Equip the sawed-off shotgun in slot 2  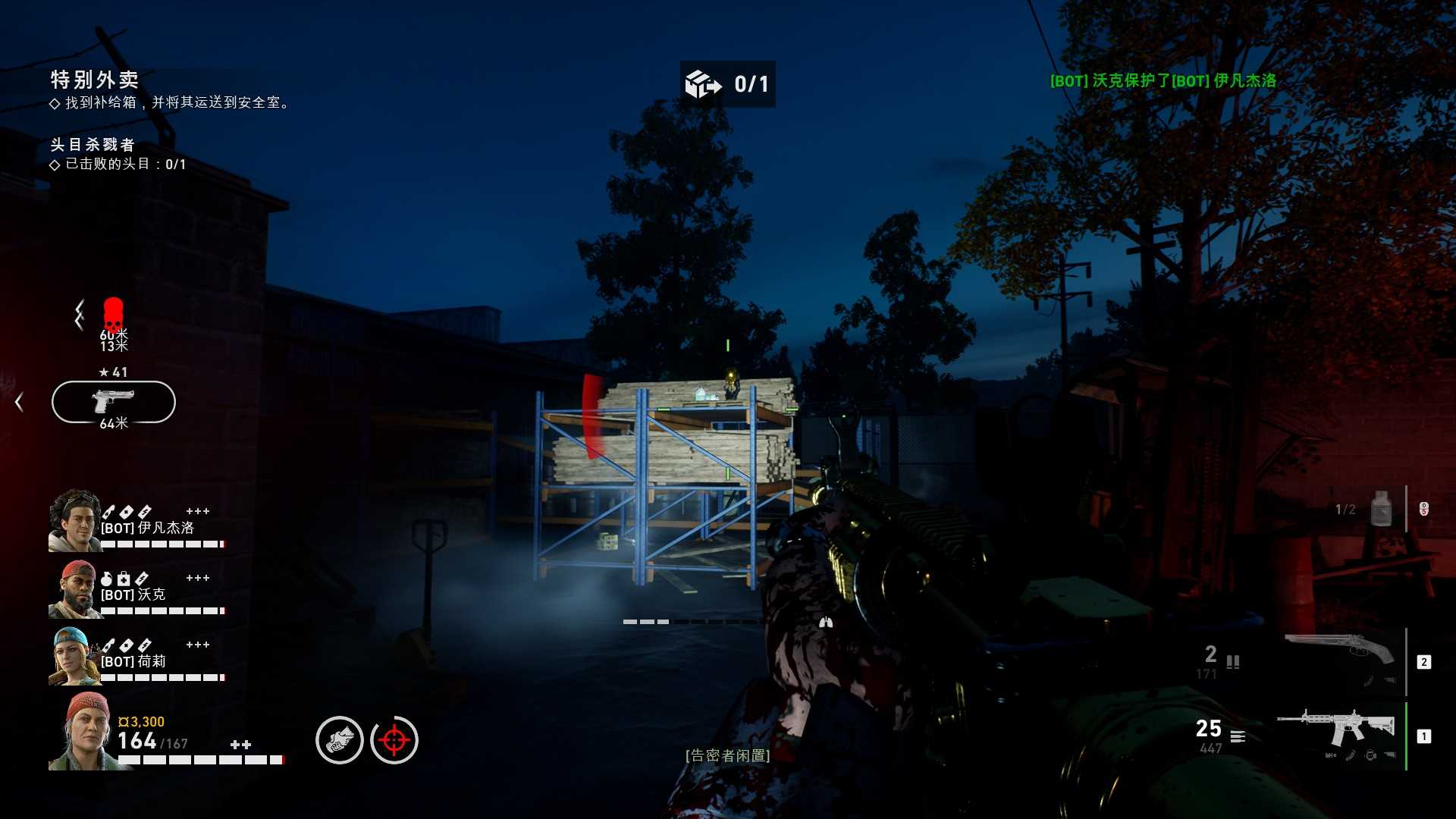pos(1339,654)
